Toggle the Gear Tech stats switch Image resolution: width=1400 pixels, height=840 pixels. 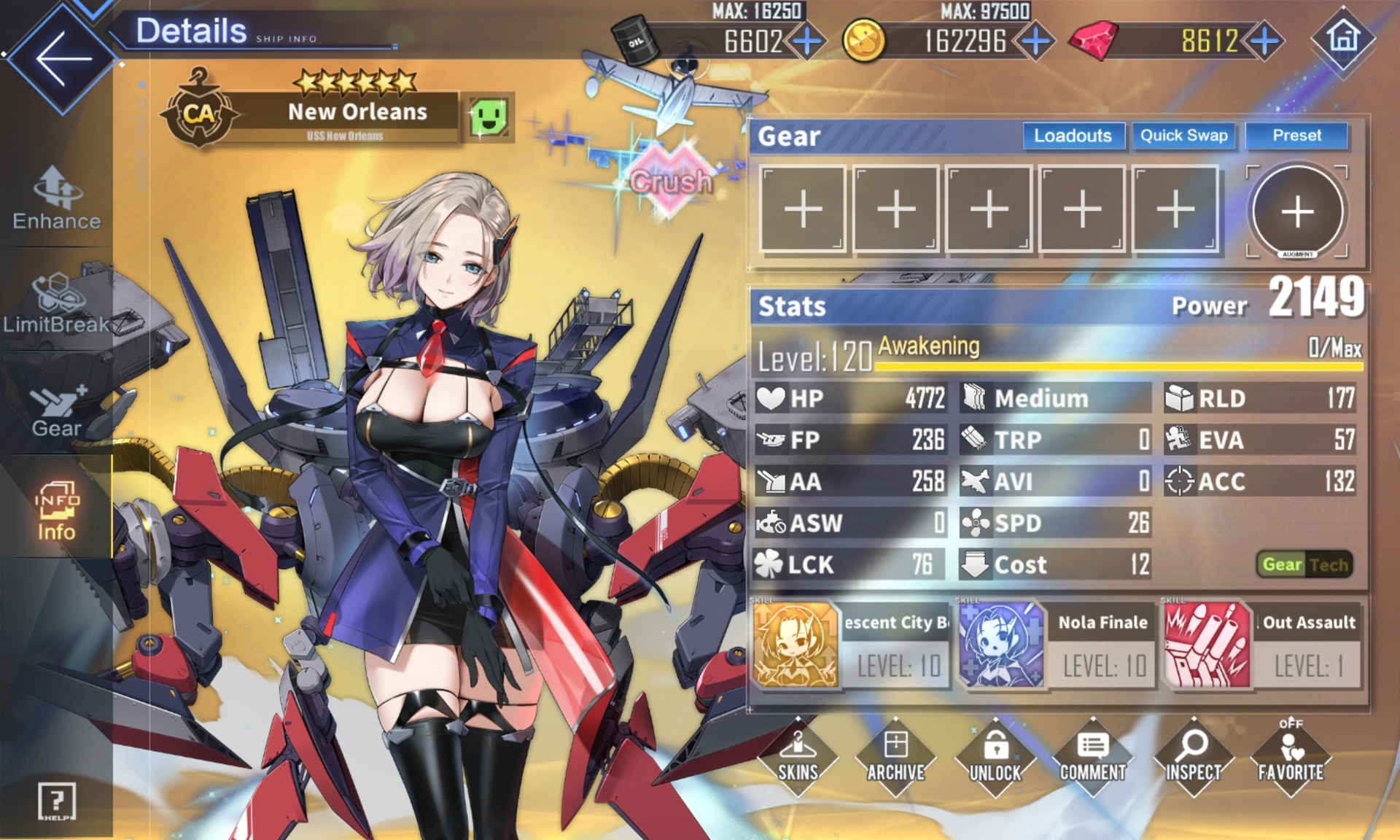[x=1304, y=564]
